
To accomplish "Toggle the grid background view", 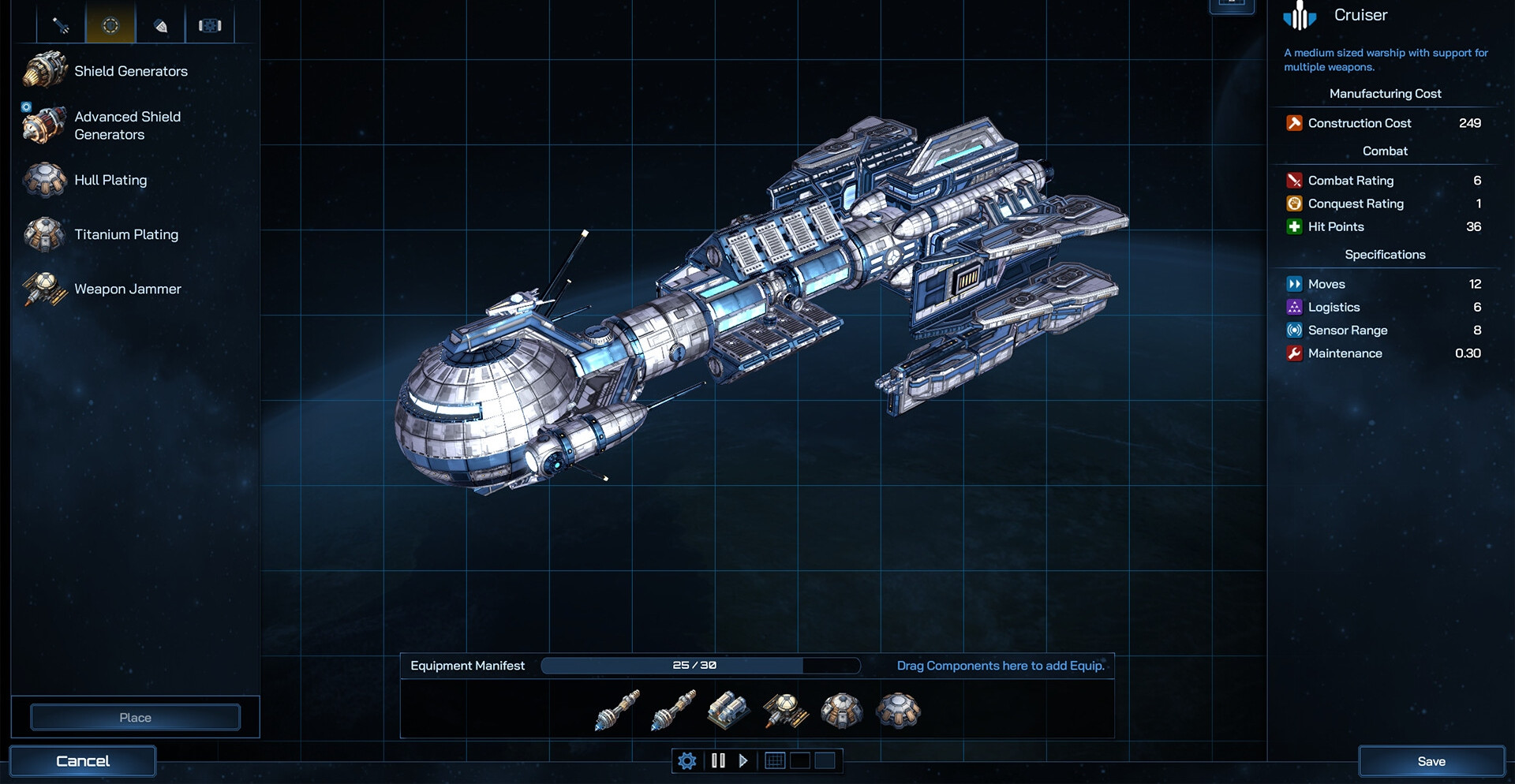I will click(775, 761).
